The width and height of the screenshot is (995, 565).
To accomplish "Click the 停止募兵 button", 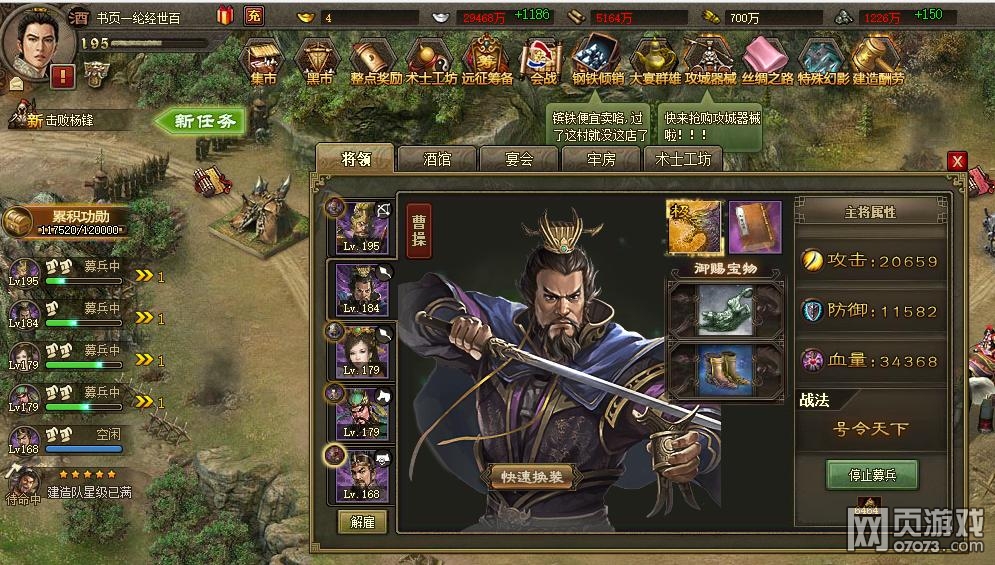I will coord(872,475).
